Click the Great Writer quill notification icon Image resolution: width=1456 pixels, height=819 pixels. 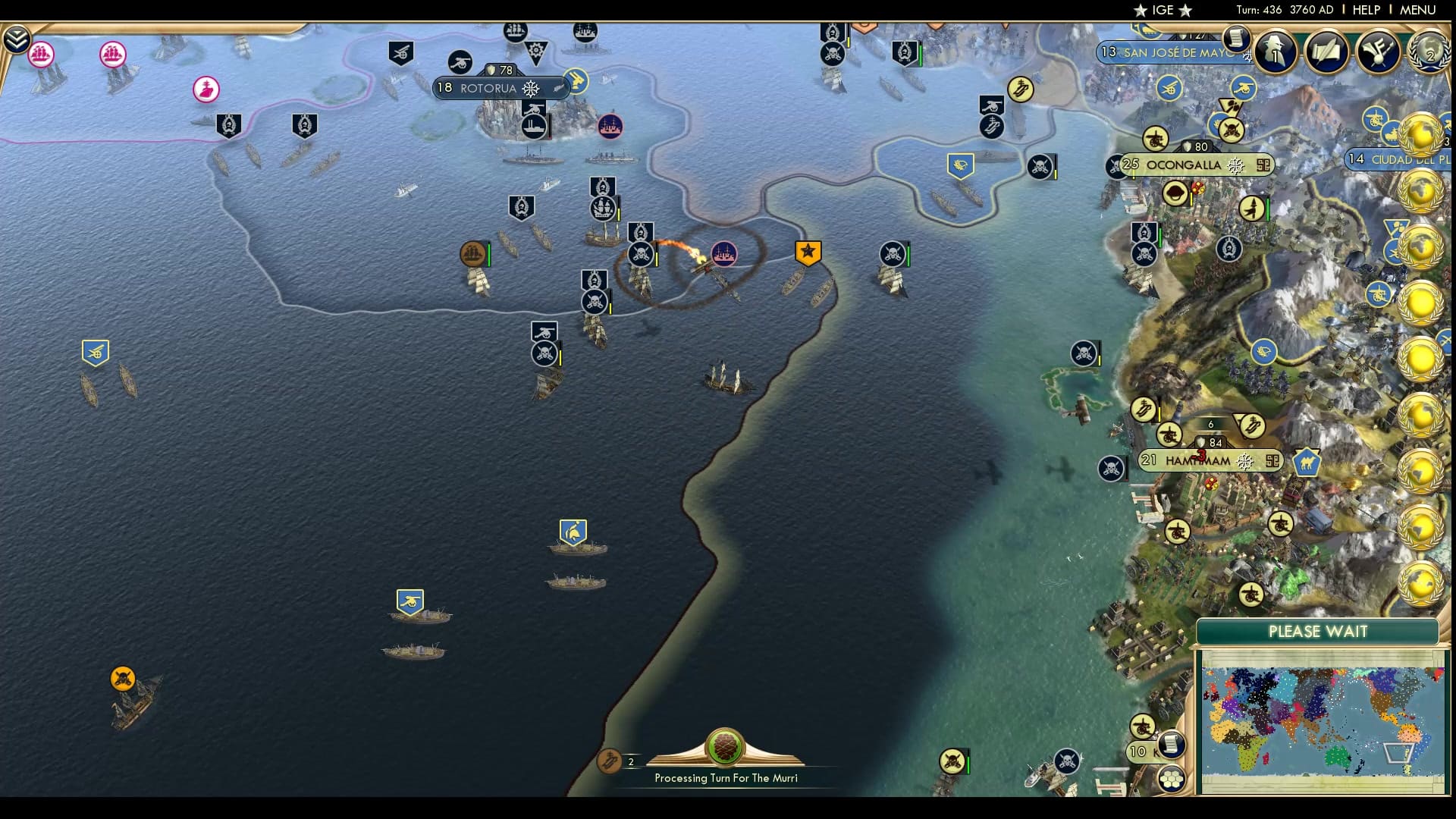[x=1328, y=53]
